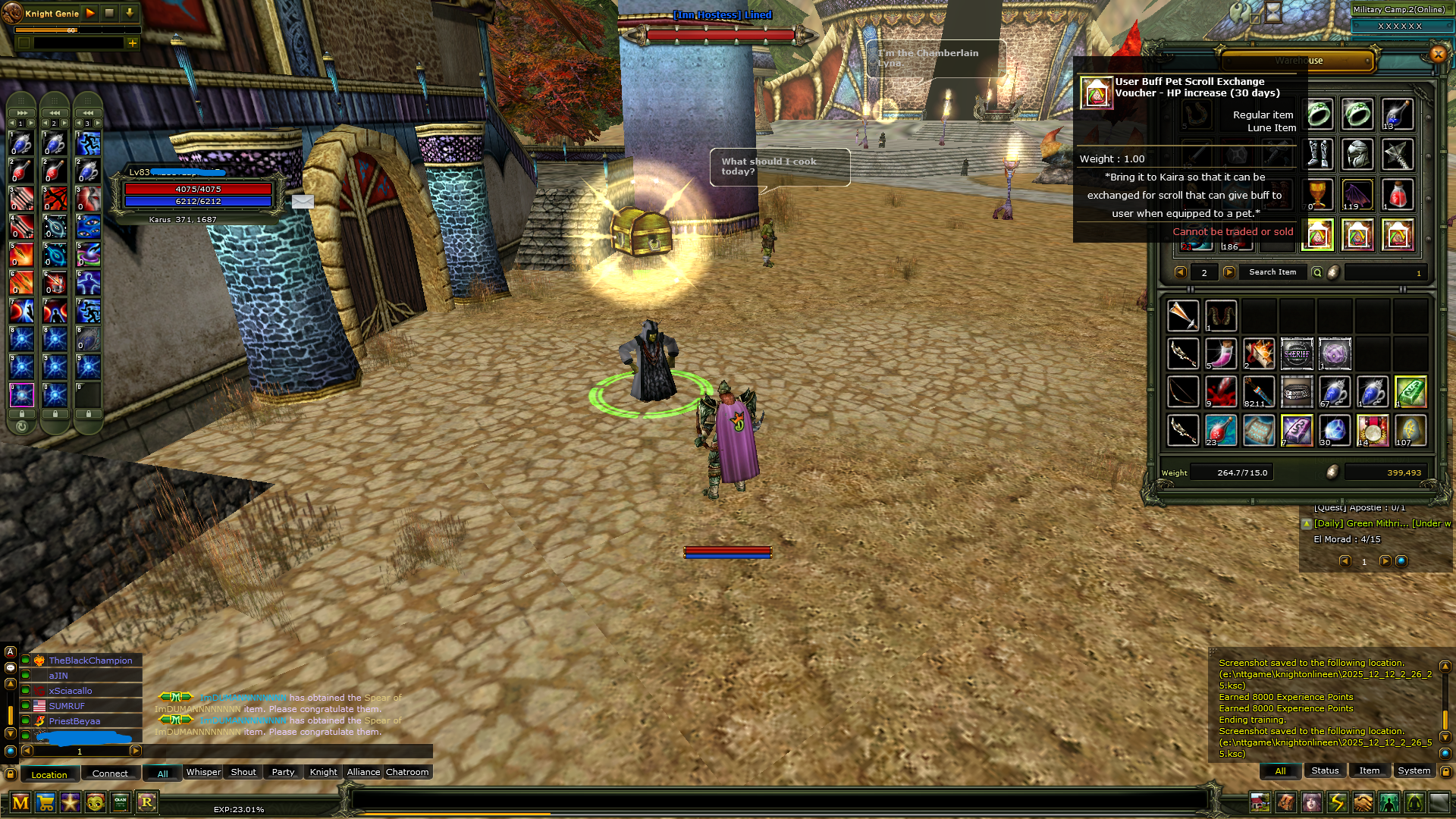Select the golden goblet in the warehouse
Viewport: 1456px width, 819px height.
tap(1318, 195)
